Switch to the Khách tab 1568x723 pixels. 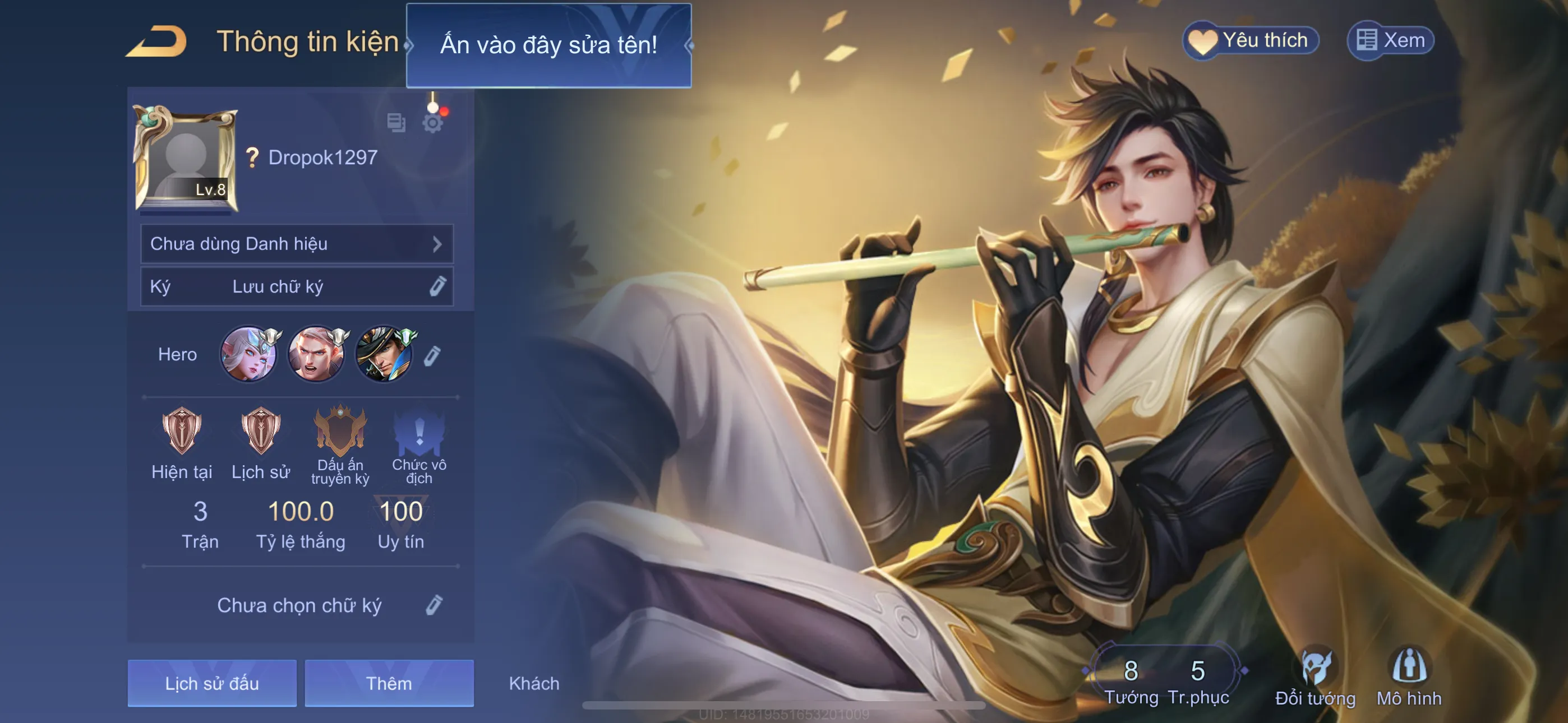(x=534, y=683)
